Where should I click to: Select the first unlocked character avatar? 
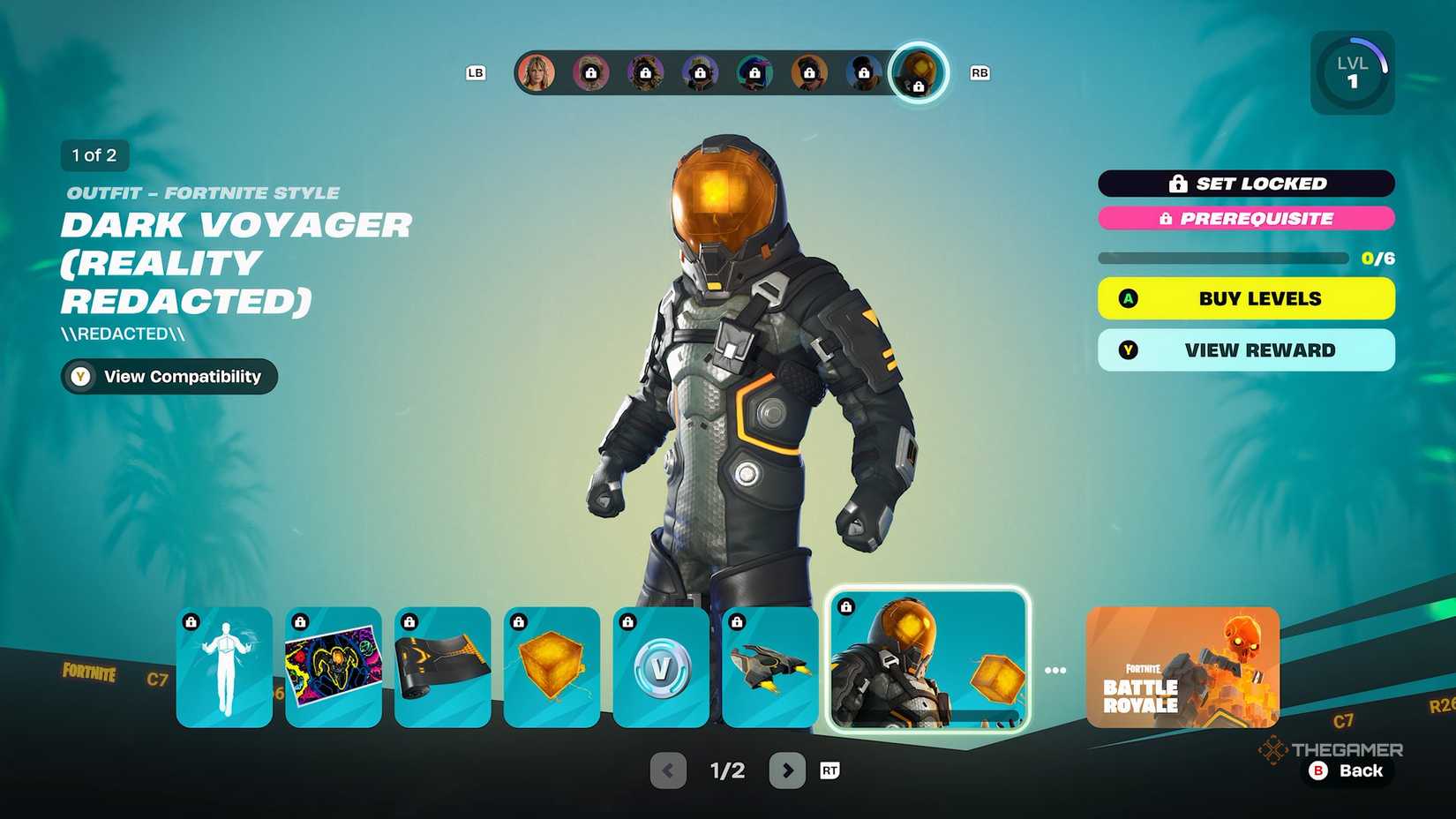click(537, 71)
